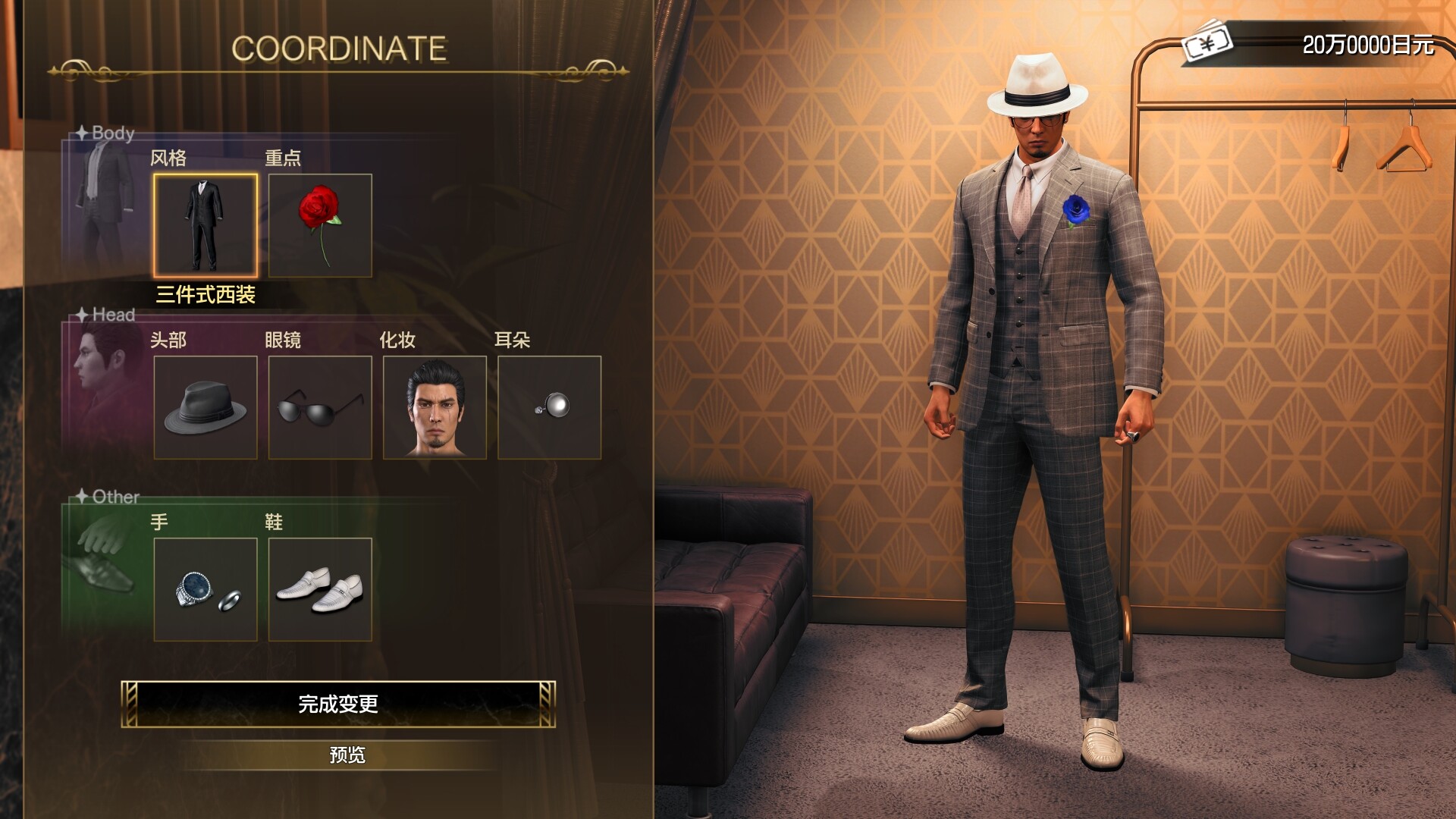Select the 手 ring accessory slot
This screenshot has height=819, width=1456.
tap(206, 590)
